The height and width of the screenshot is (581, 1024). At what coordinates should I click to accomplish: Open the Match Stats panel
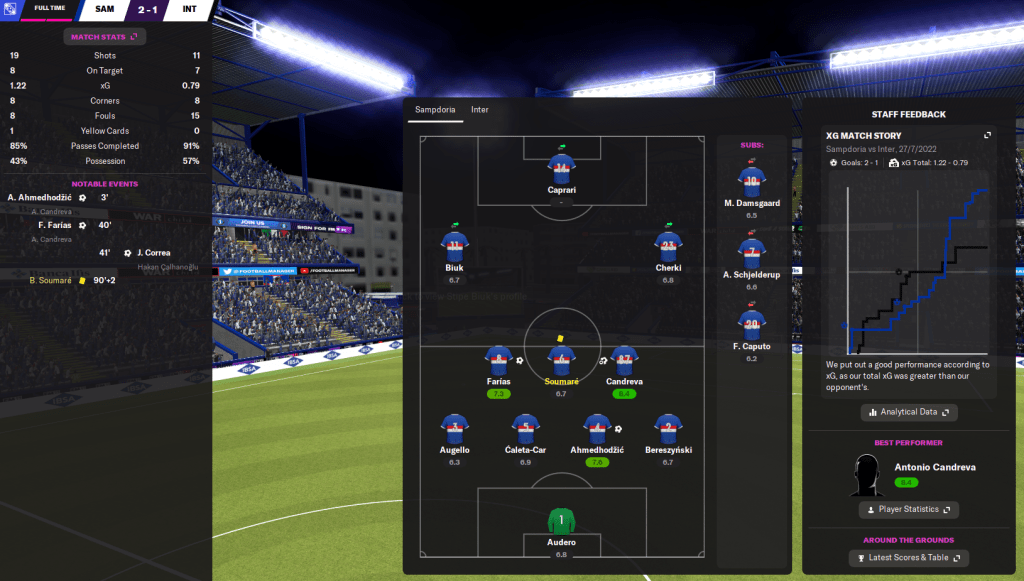(x=105, y=37)
